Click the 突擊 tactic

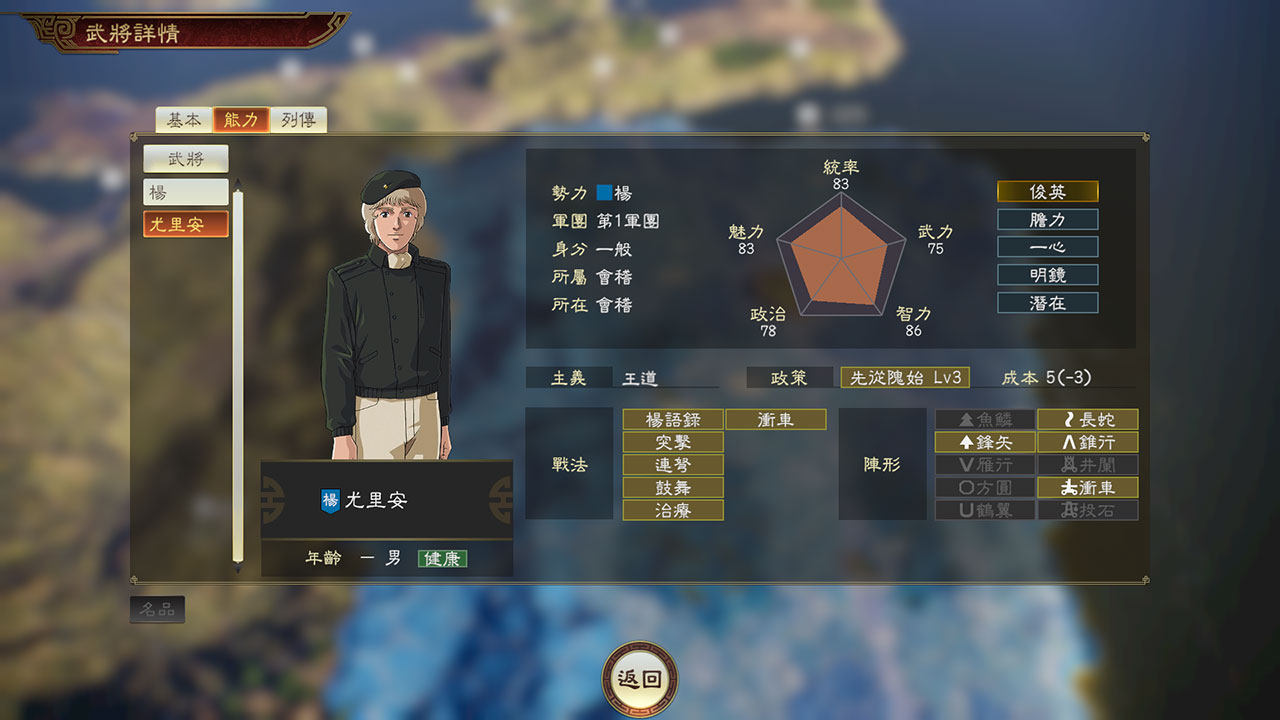673,442
